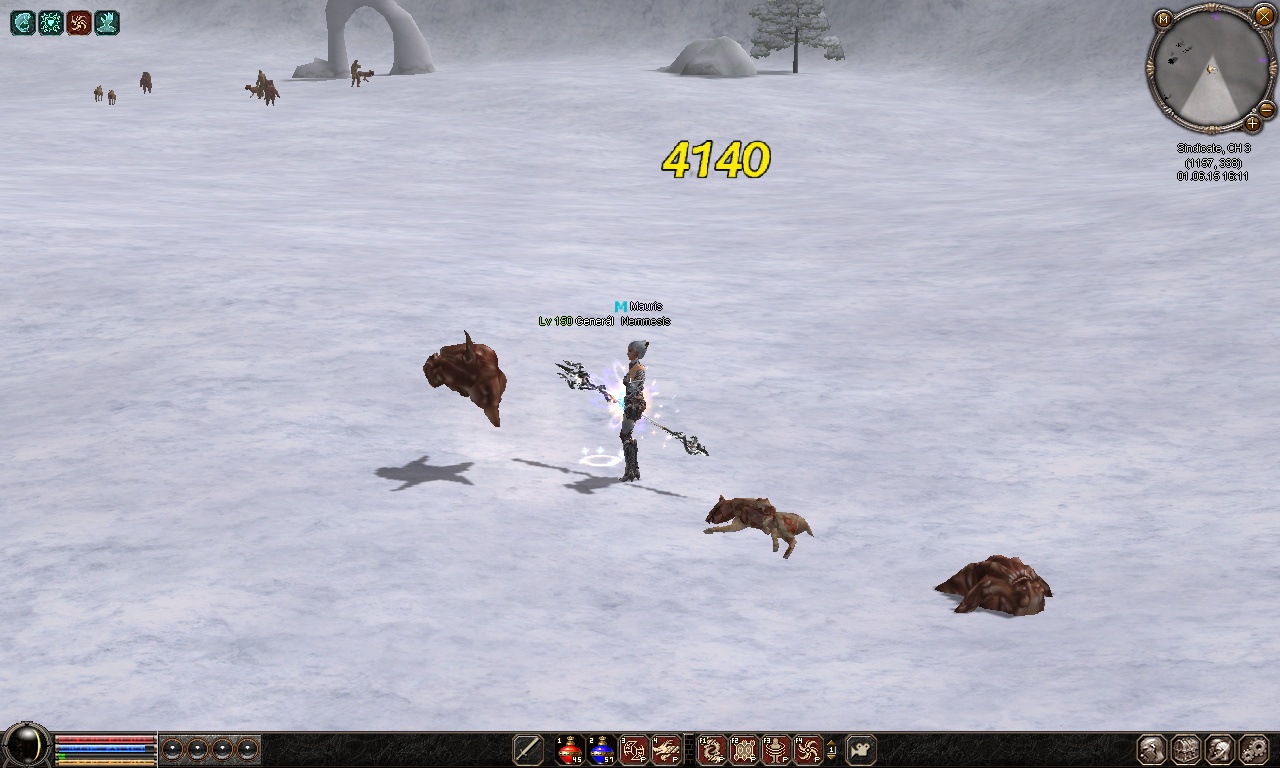Activate the skill in quickslot 3
This screenshot has width=1280, height=768.
point(634,749)
